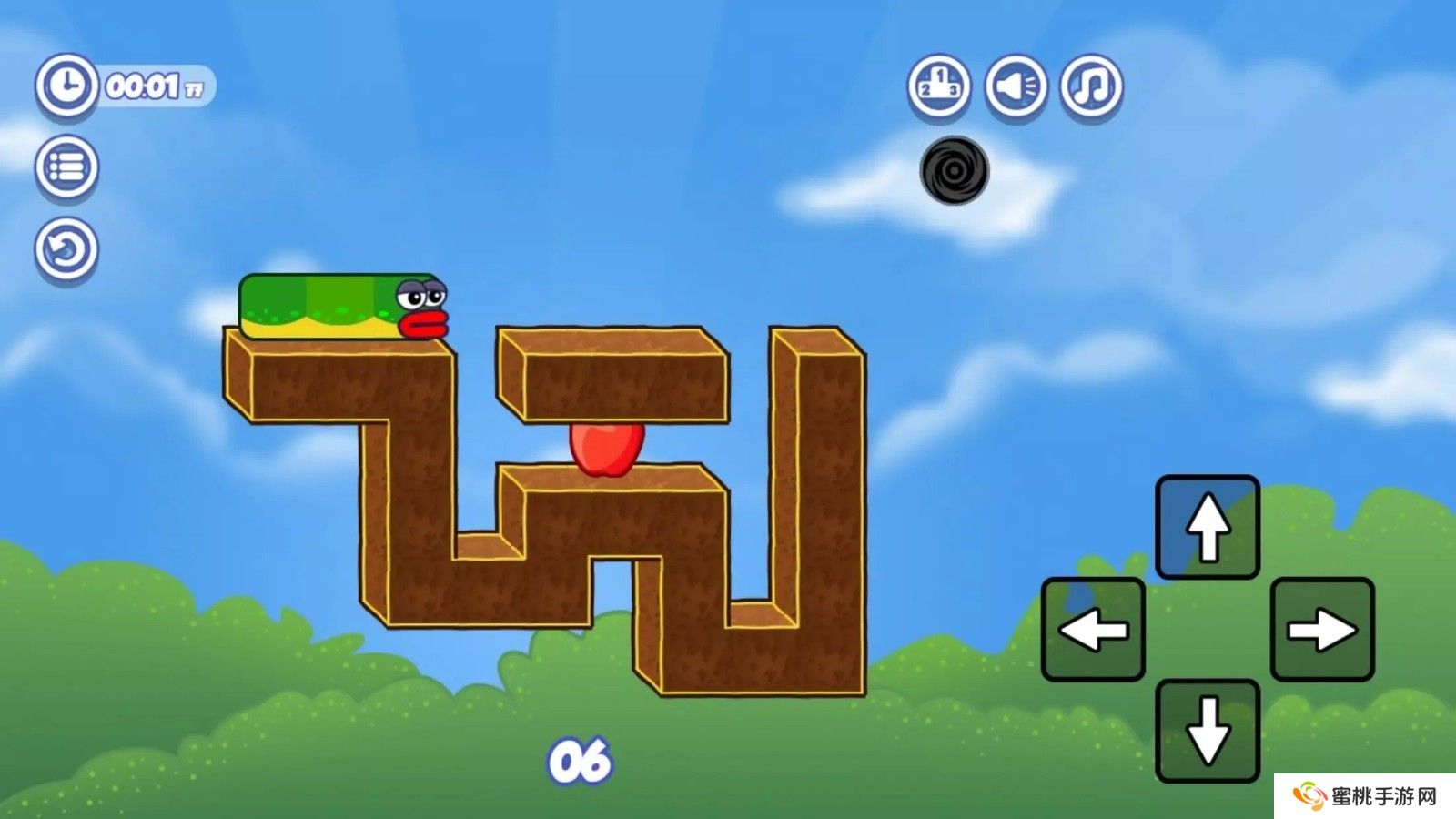This screenshot has height=819, width=1456.
Task: Open the leaderboard podium icon
Action: click(x=938, y=86)
